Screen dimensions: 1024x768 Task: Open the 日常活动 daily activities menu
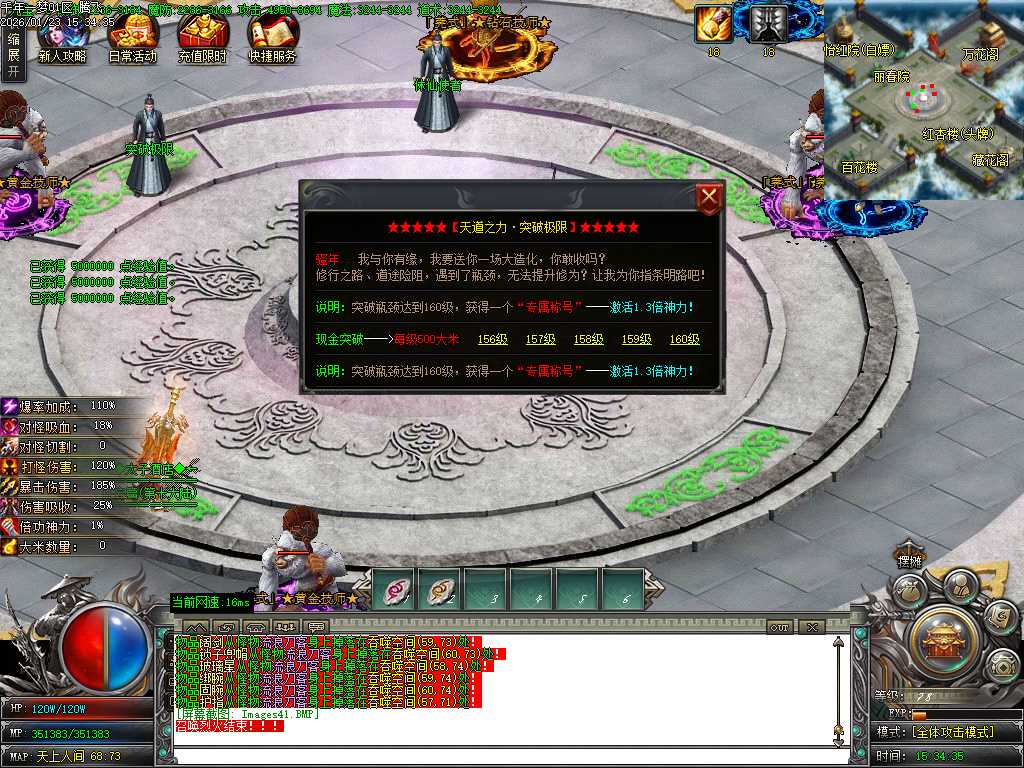(x=132, y=38)
